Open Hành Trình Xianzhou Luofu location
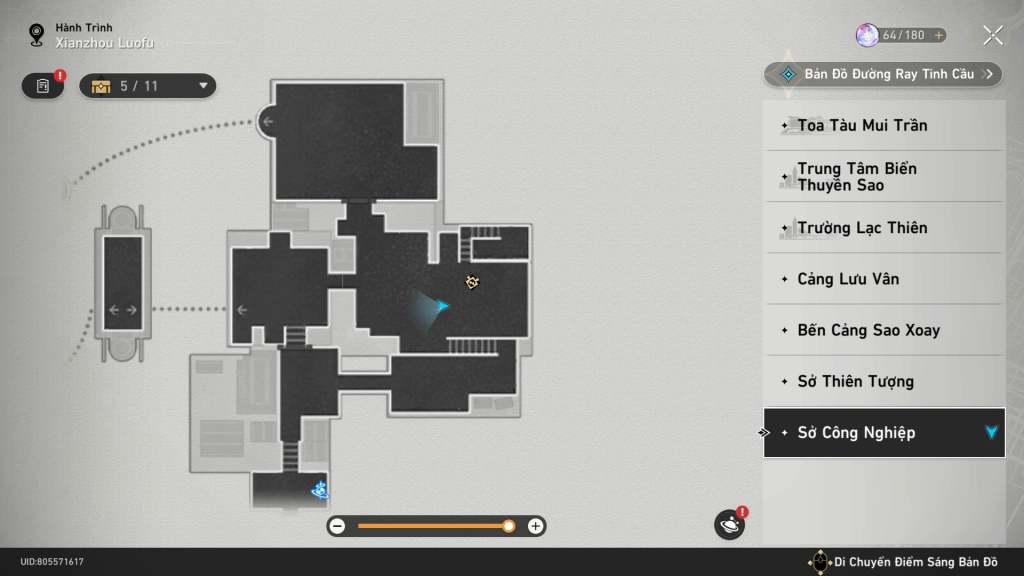The image size is (1024, 576). click(95, 36)
